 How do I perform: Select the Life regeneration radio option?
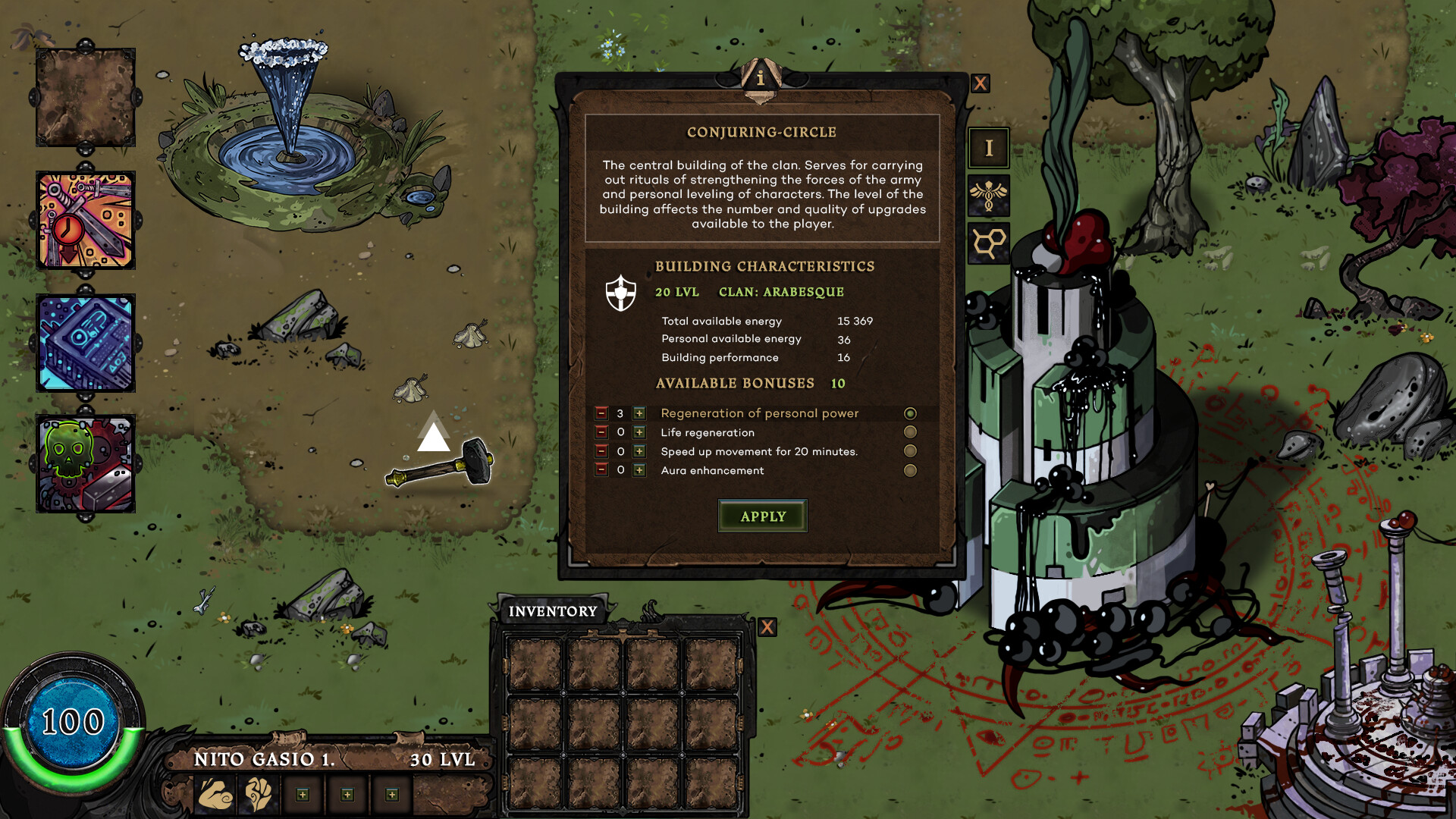click(x=910, y=432)
